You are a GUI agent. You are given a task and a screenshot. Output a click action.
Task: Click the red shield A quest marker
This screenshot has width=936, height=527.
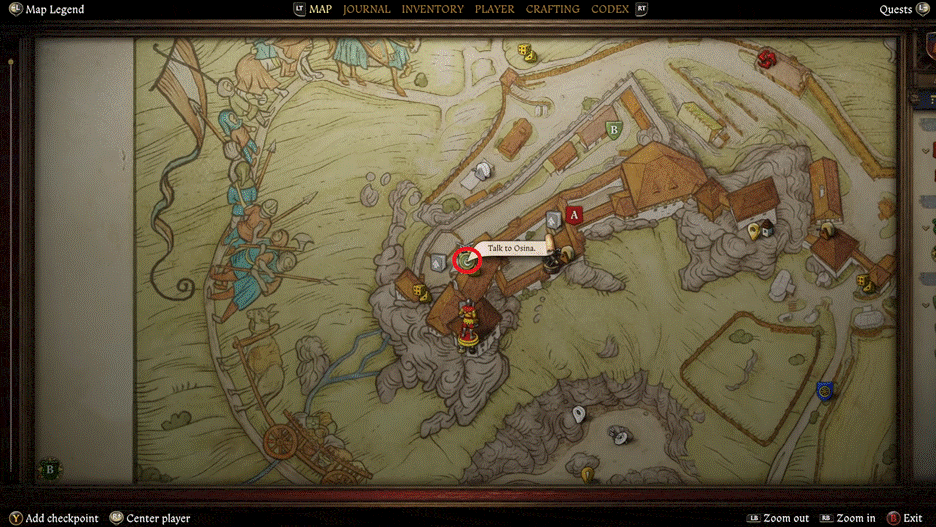tap(573, 214)
